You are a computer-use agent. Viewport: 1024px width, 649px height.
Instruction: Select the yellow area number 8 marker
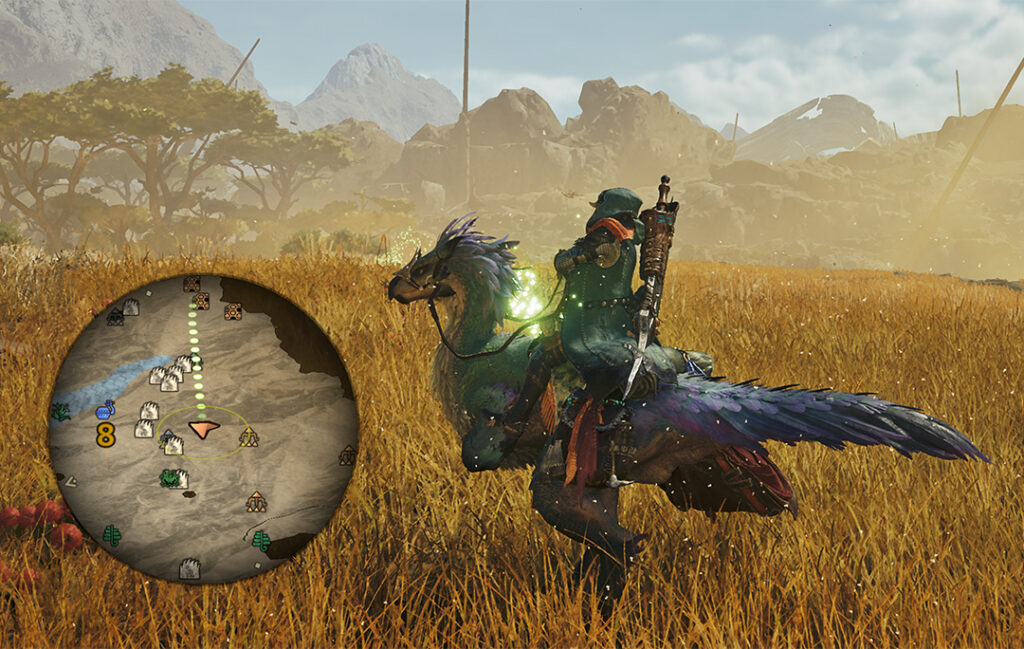click(x=105, y=435)
